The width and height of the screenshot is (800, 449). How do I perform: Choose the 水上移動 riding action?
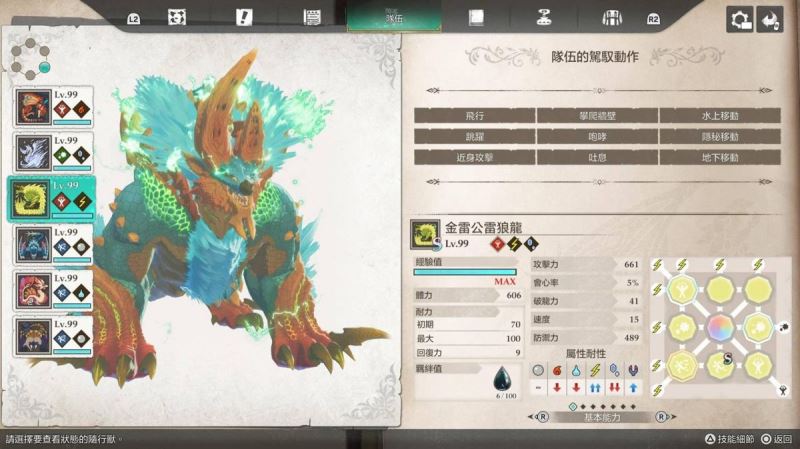[719, 115]
